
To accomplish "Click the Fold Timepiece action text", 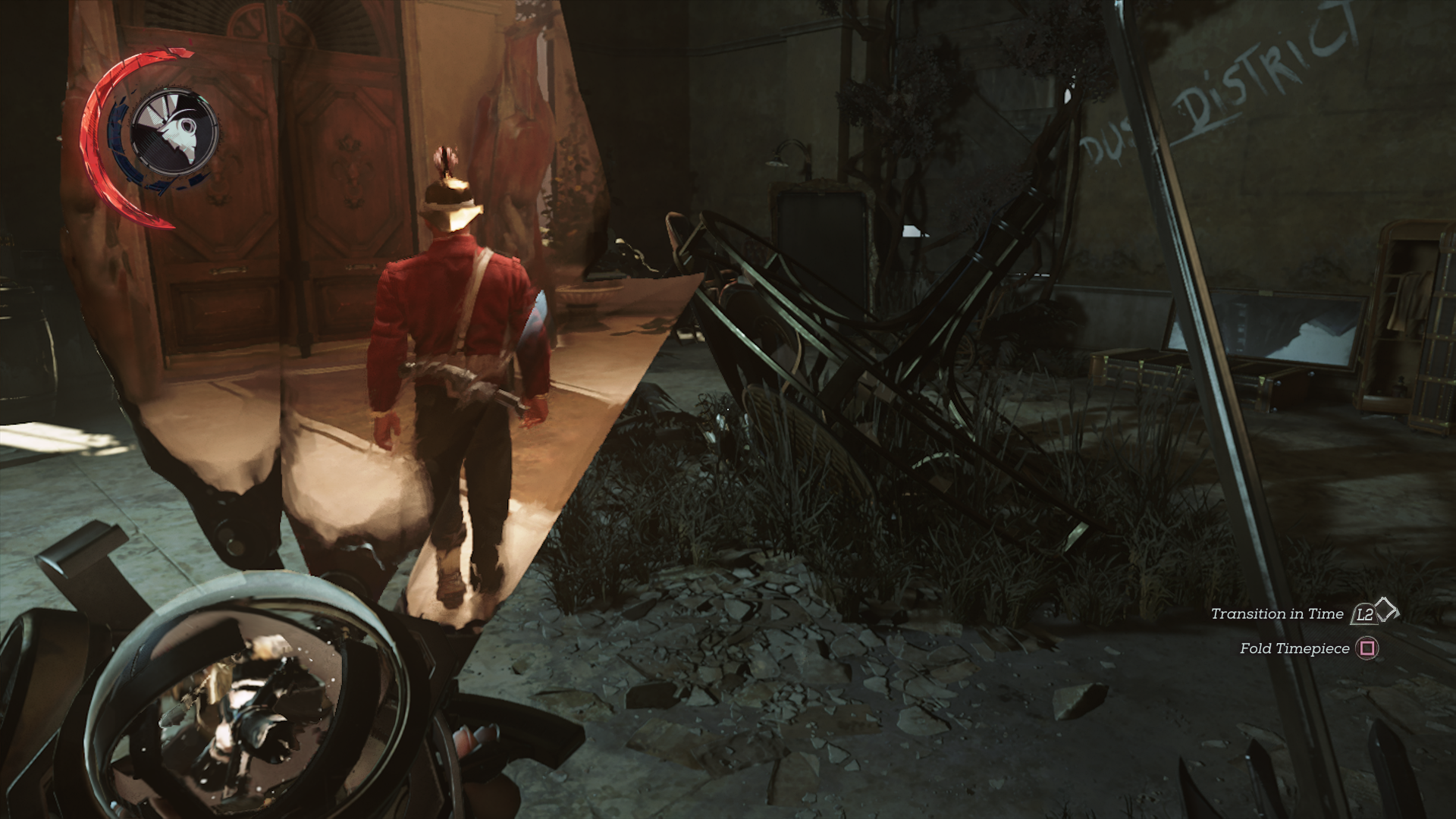I will tap(1297, 649).
